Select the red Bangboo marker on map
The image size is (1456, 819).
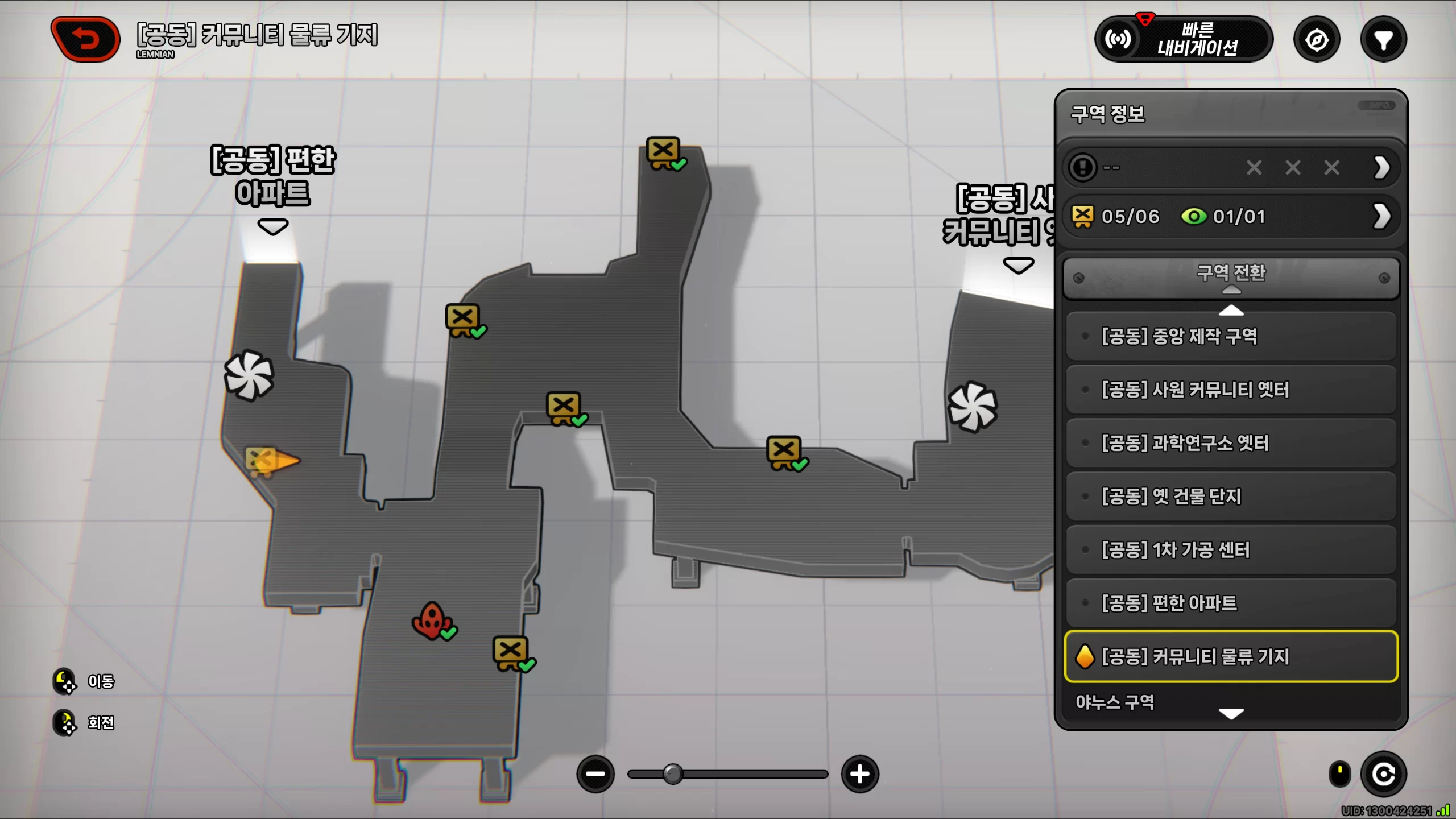[432, 621]
